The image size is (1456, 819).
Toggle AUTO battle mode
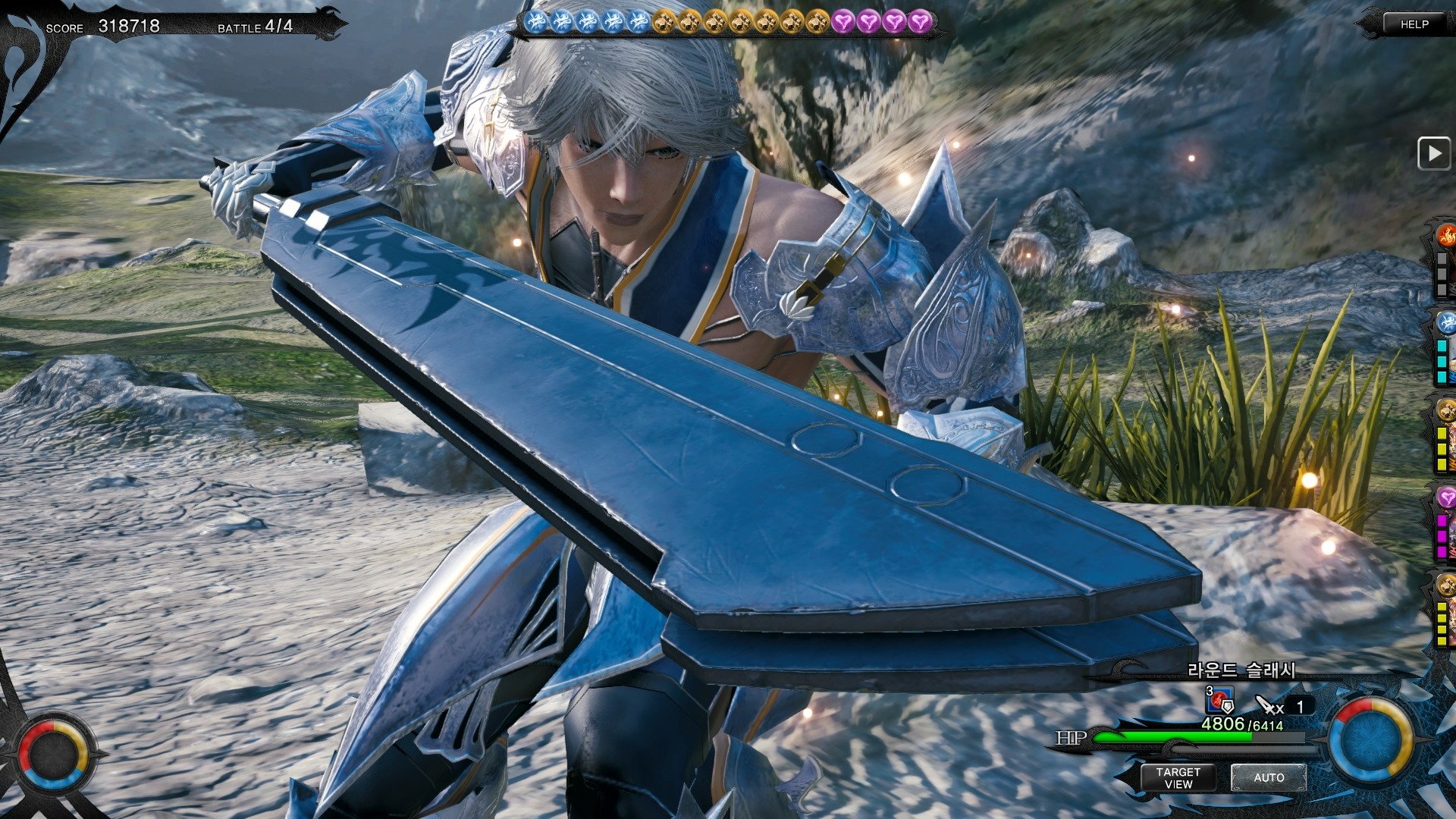point(1268,777)
